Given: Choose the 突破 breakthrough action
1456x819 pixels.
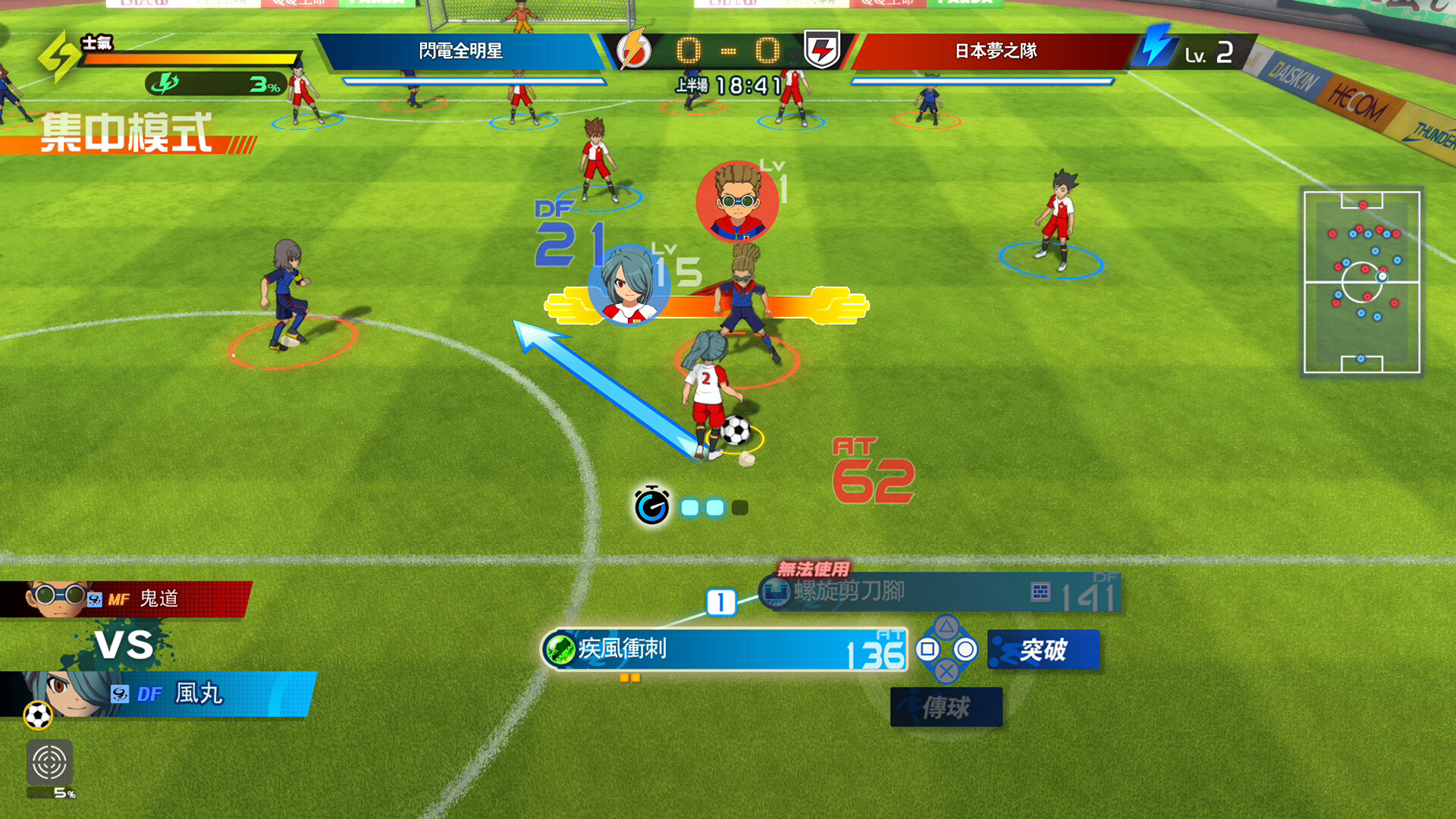Looking at the screenshot, I should tap(1043, 650).
